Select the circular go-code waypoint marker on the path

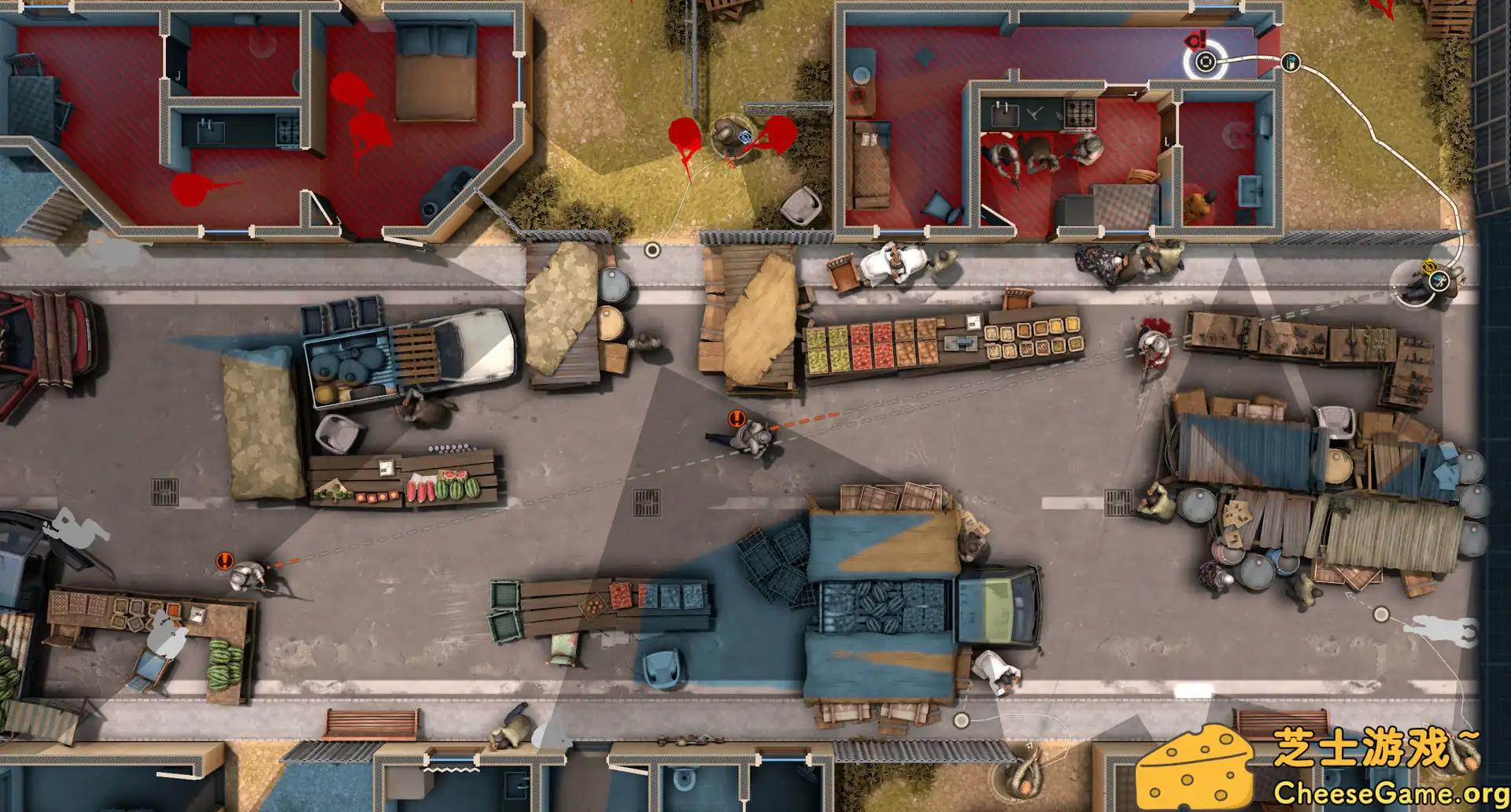point(1206,61)
